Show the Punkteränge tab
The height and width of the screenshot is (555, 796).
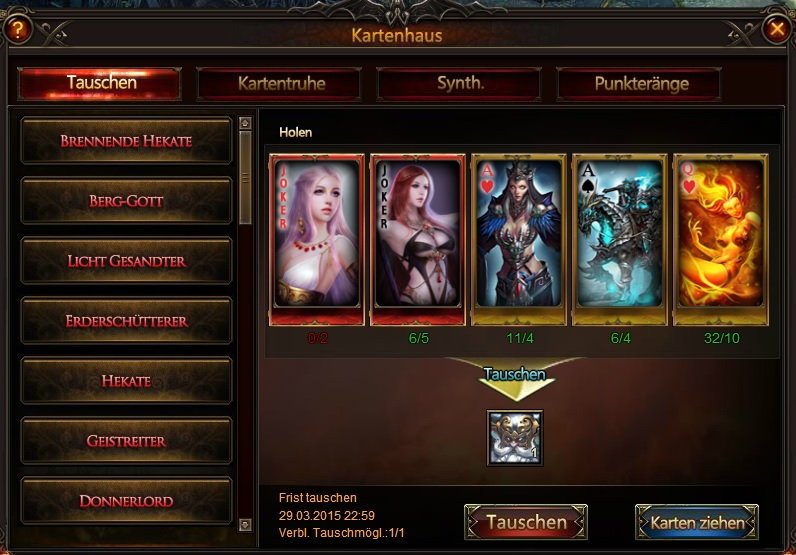pos(641,84)
